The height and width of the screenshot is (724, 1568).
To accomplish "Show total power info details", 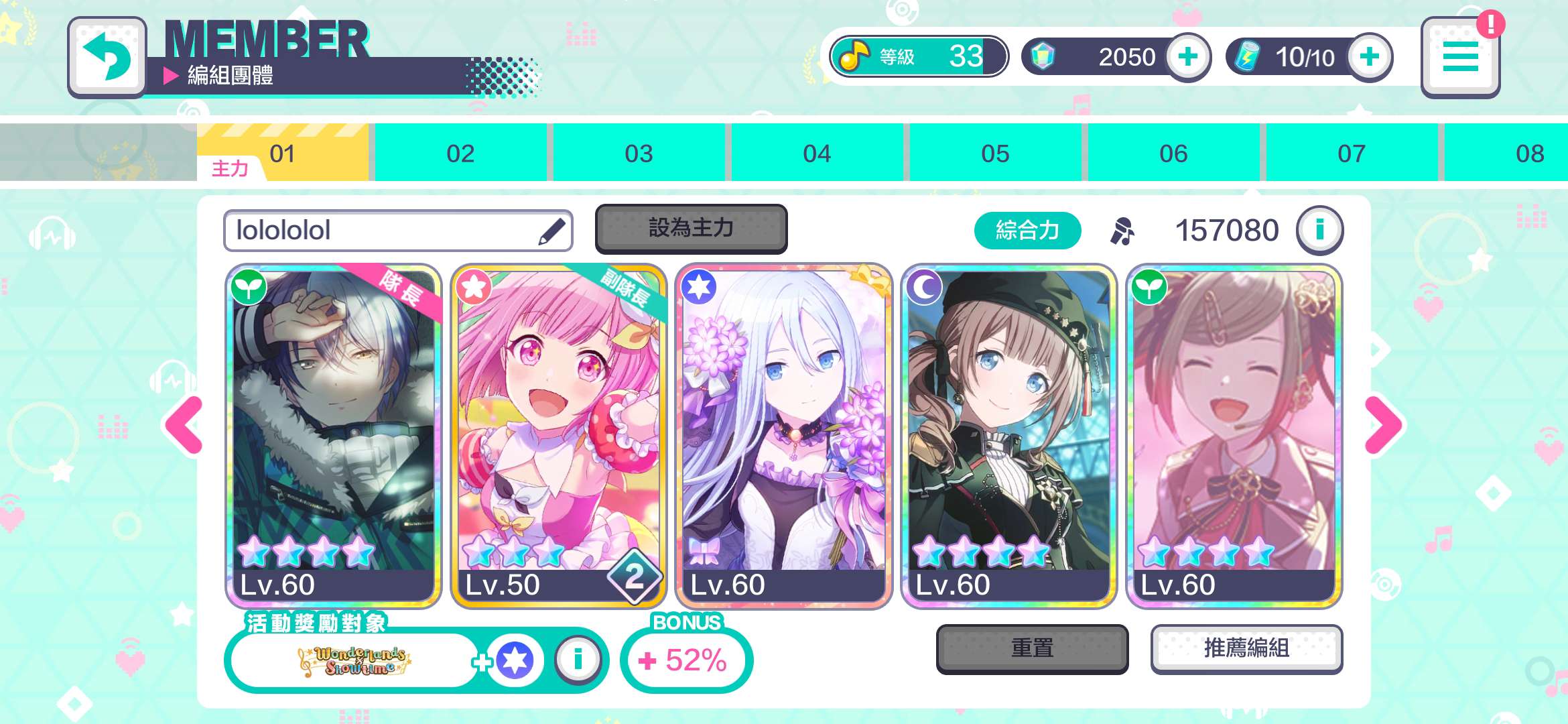I will (x=1319, y=230).
